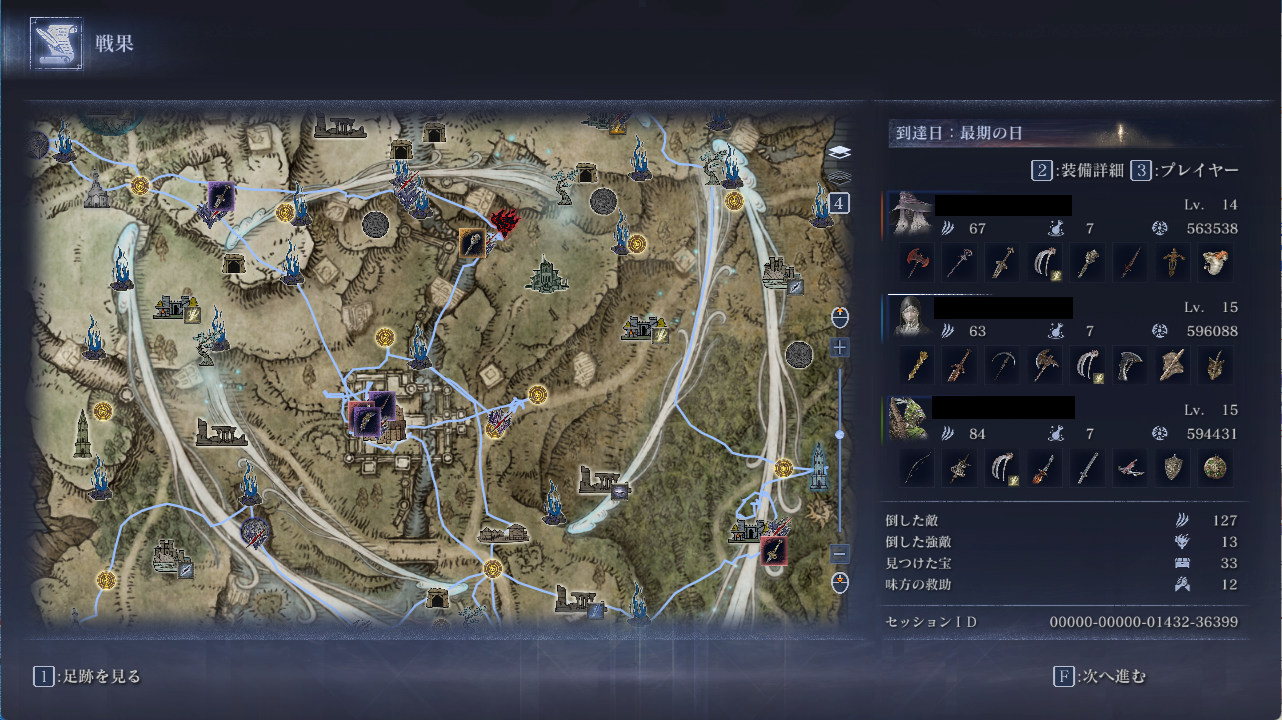
Task: Zoom out the map with minus button
Action: [839, 553]
